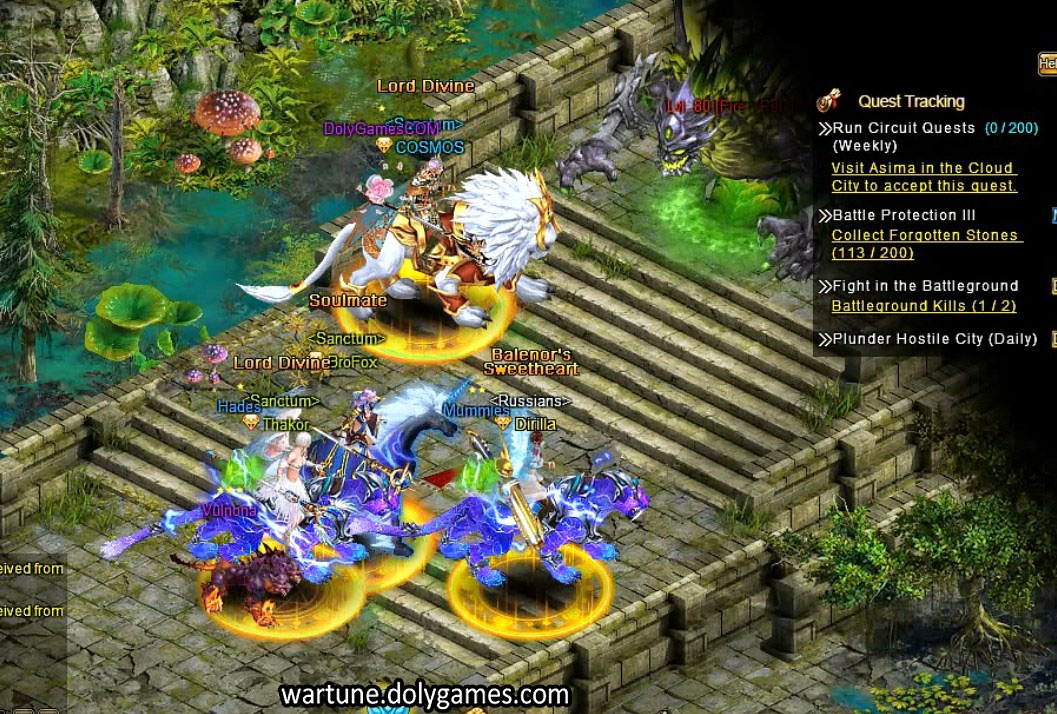Select the Battle Protection III quest
This screenshot has height=714, width=1057.
click(x=904, y=215)
